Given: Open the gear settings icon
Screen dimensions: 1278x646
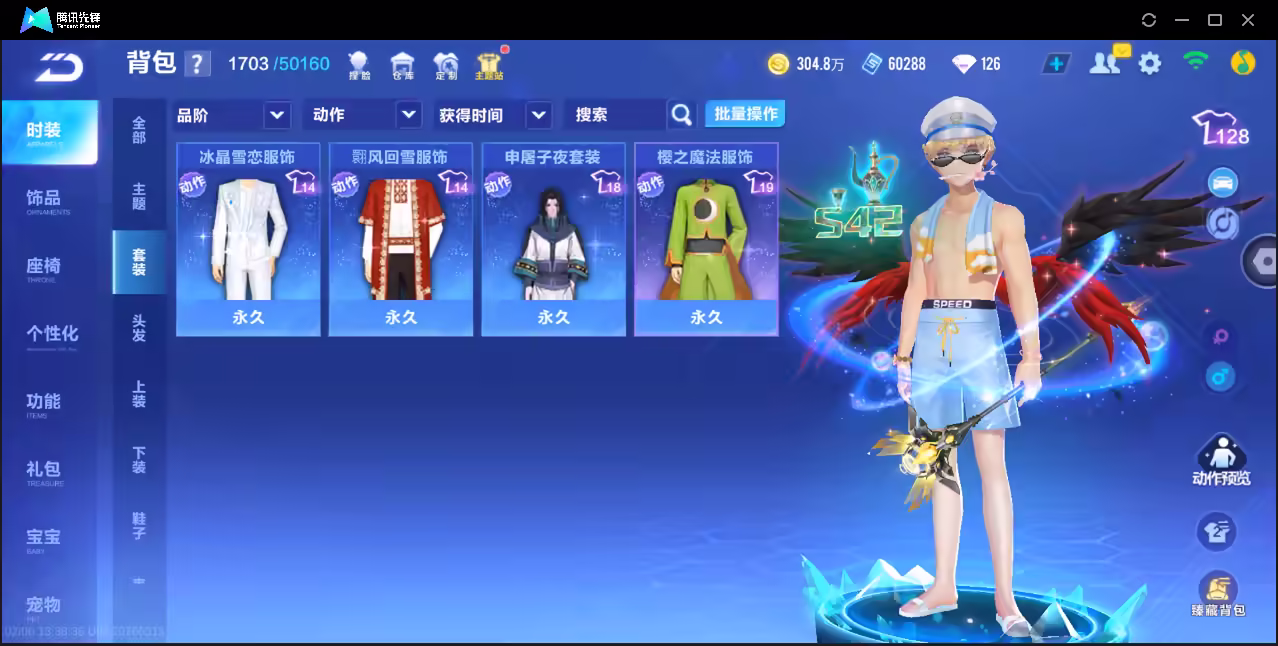Looking at the screenshot, I should click(x=1150, y=64).
